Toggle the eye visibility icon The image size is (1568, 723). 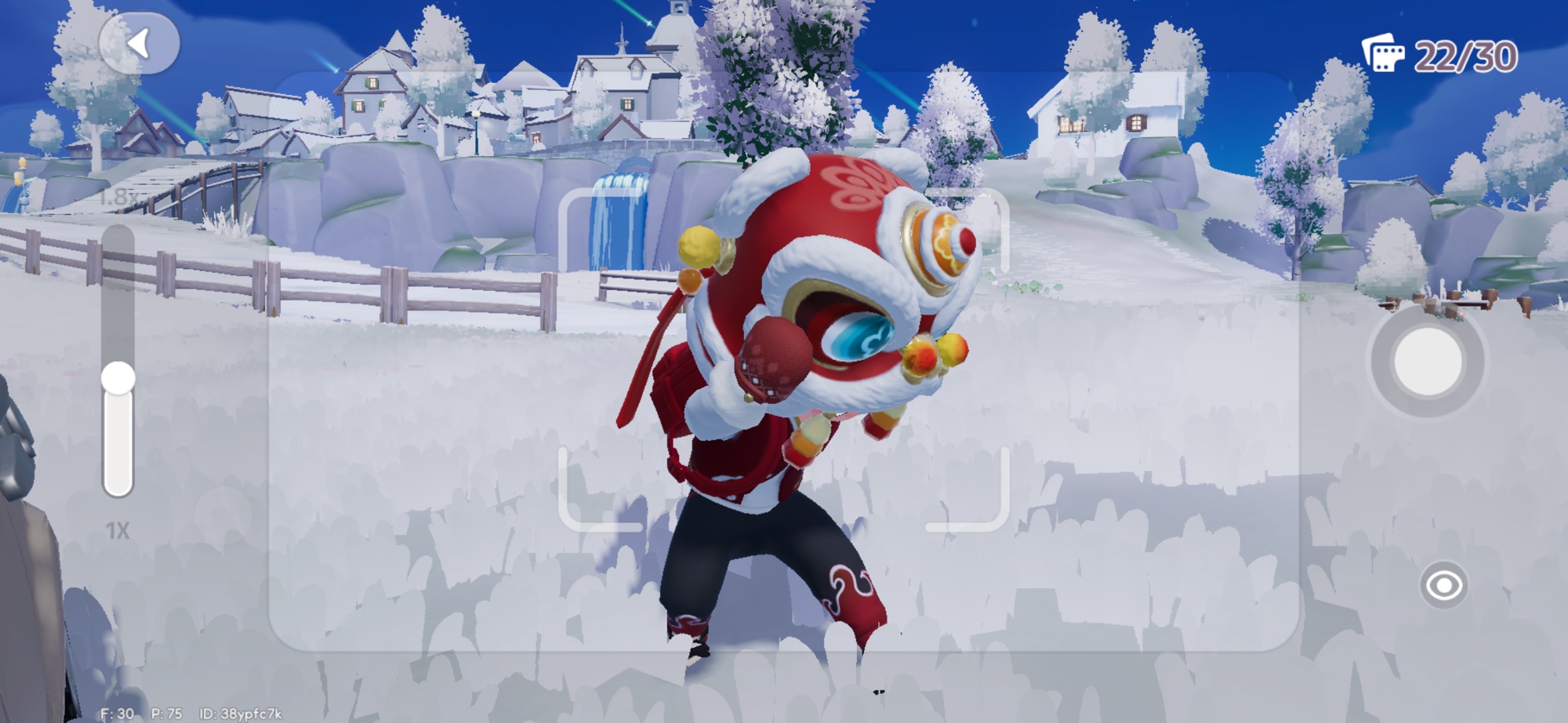point(1443,585)
